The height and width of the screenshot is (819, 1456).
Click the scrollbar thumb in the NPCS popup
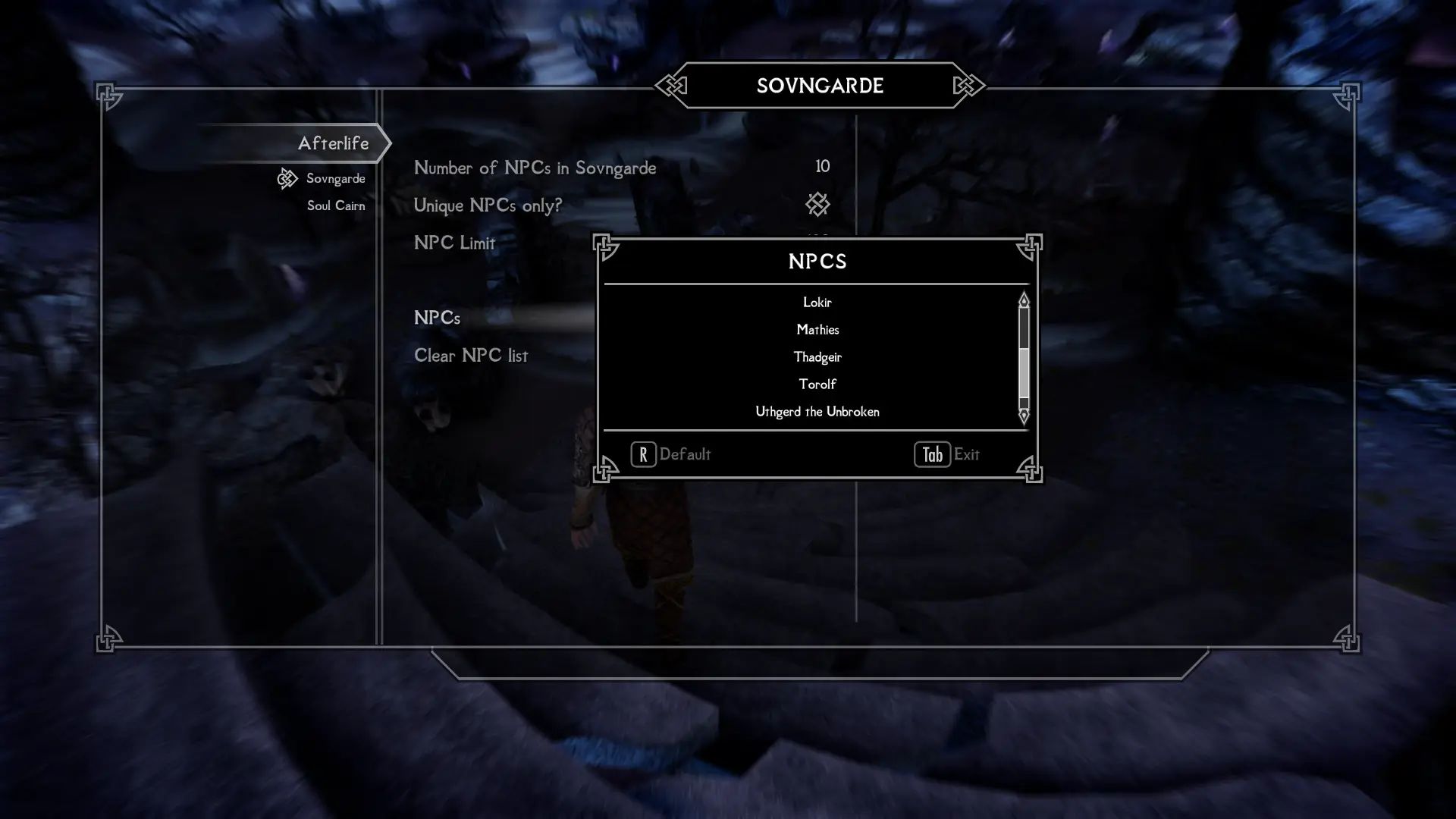[1025, 372]
